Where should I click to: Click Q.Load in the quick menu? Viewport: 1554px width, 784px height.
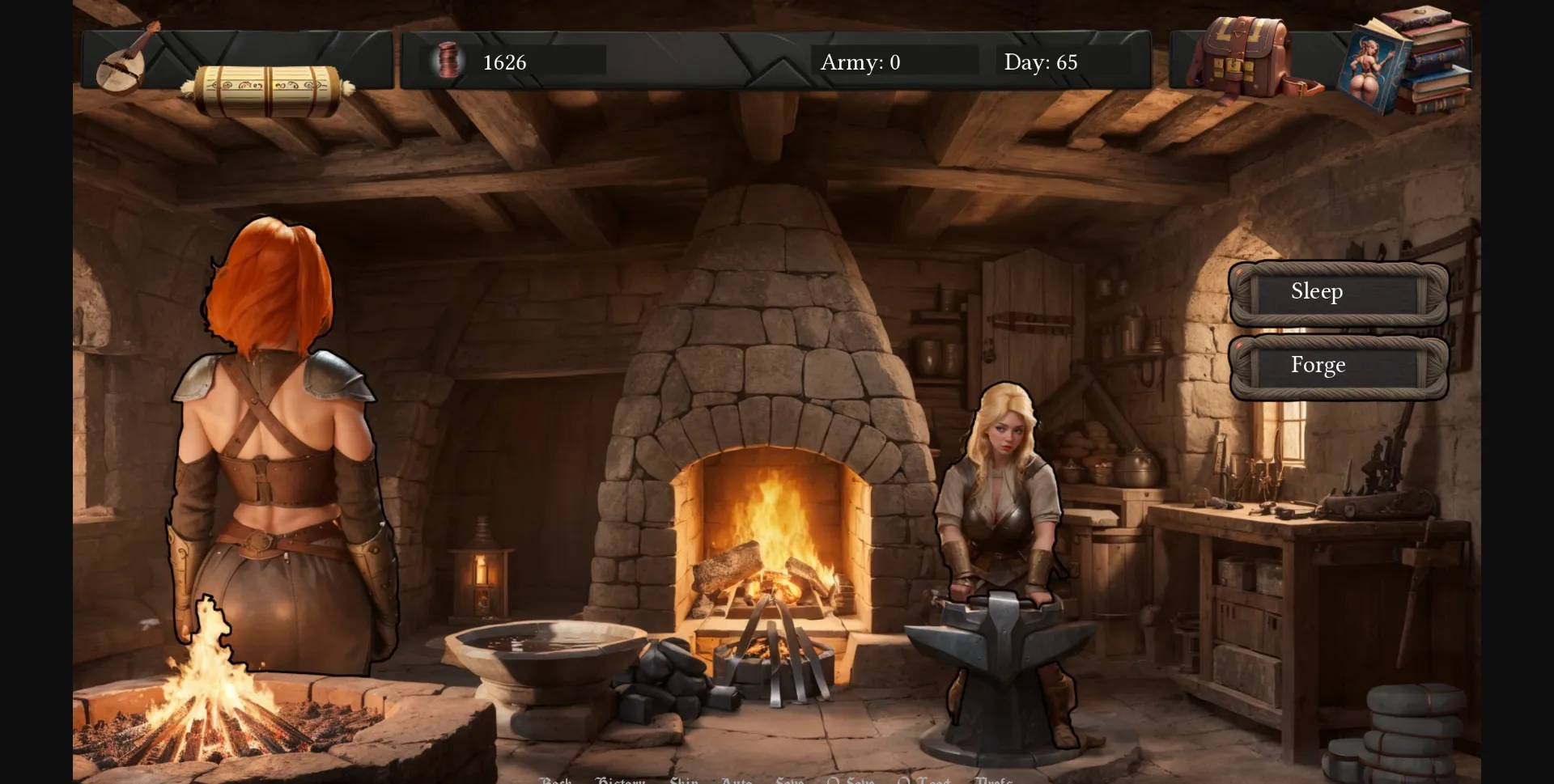point(923,780)
